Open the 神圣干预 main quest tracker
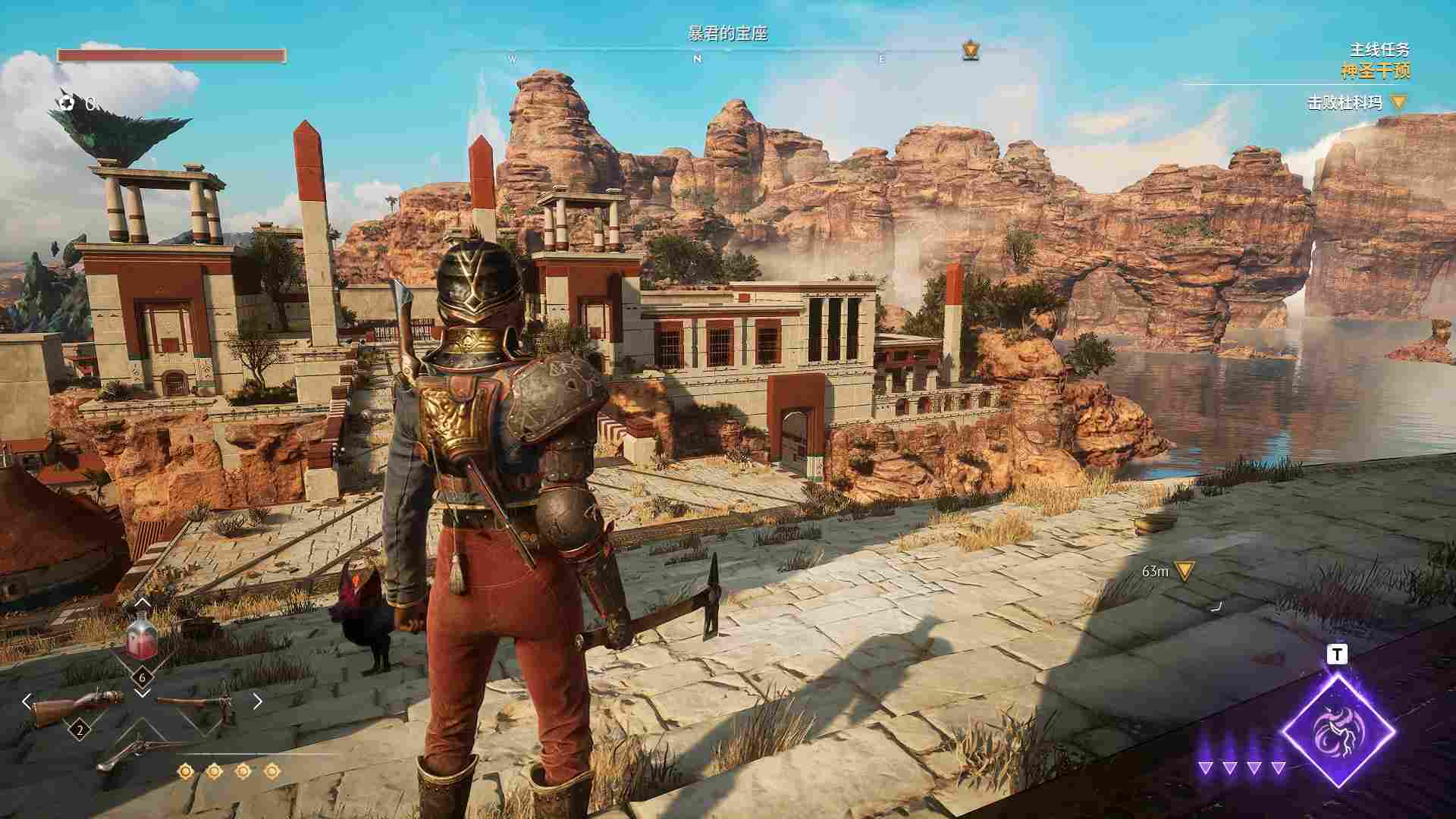This screenshot has width=1456, height=819. coord(1375,72)
